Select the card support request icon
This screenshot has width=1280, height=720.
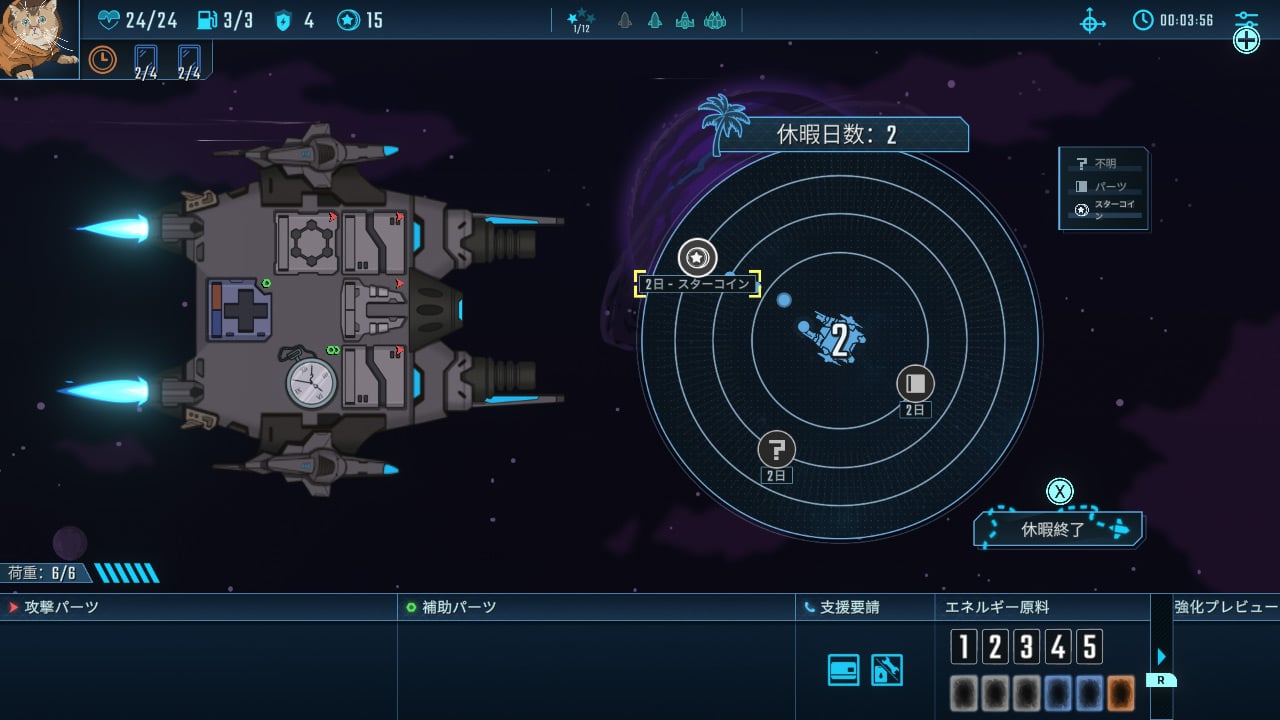tap(843, 670)
